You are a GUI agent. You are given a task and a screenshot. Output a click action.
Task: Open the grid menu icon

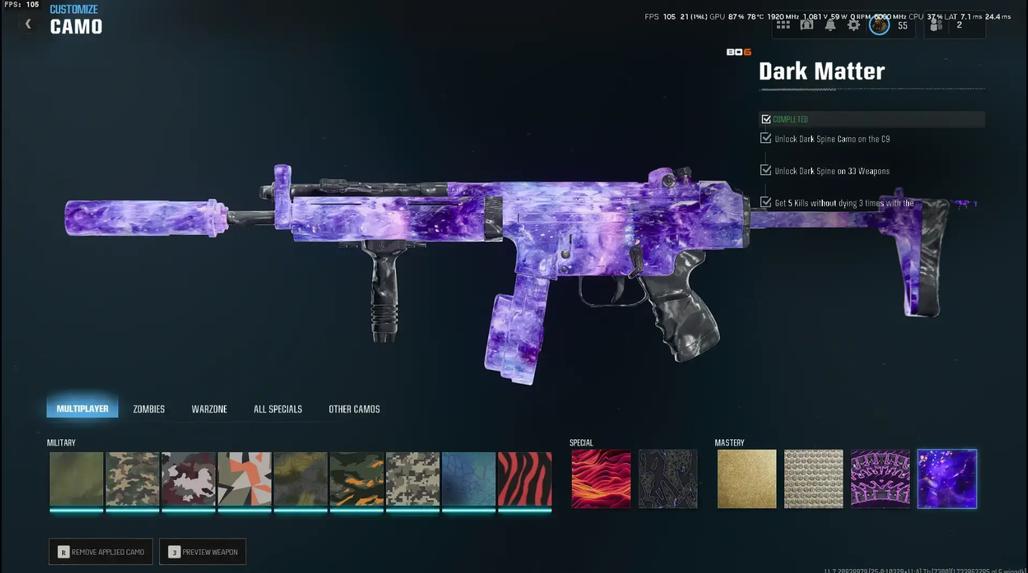783,25
